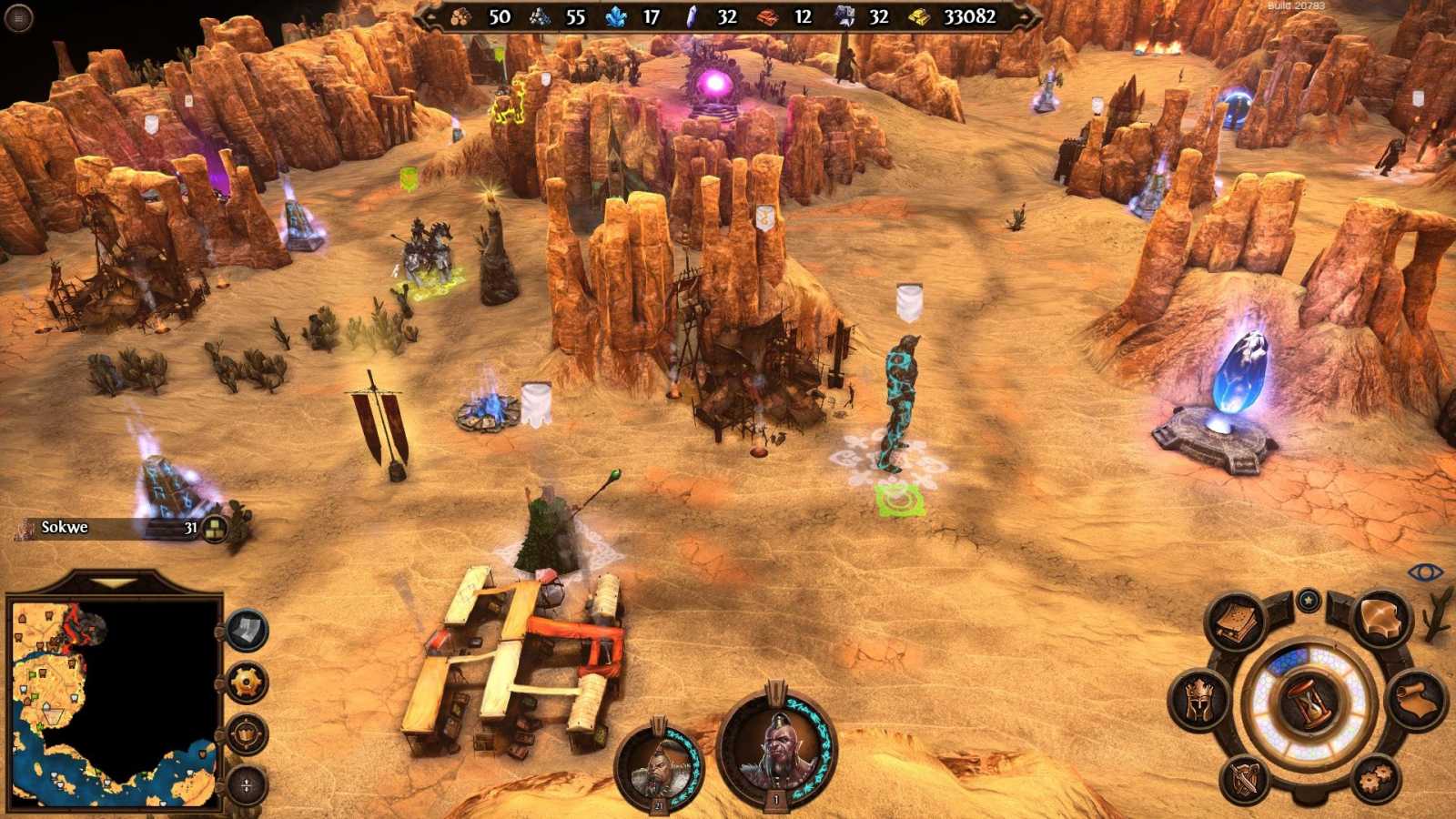Screen dimensions: 1456x819
Task: Select the level 1 orc hero portrait
Action: coord(776,746)
